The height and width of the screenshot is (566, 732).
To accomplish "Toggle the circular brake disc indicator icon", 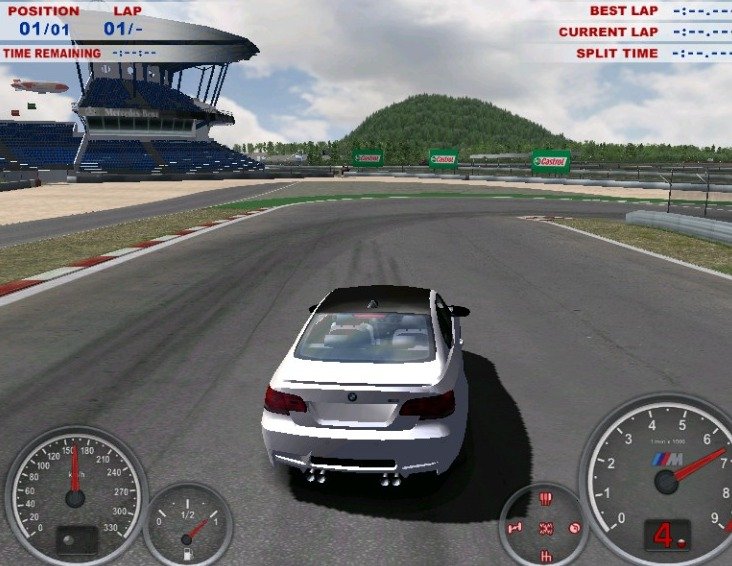I will [x=575, y=527].
